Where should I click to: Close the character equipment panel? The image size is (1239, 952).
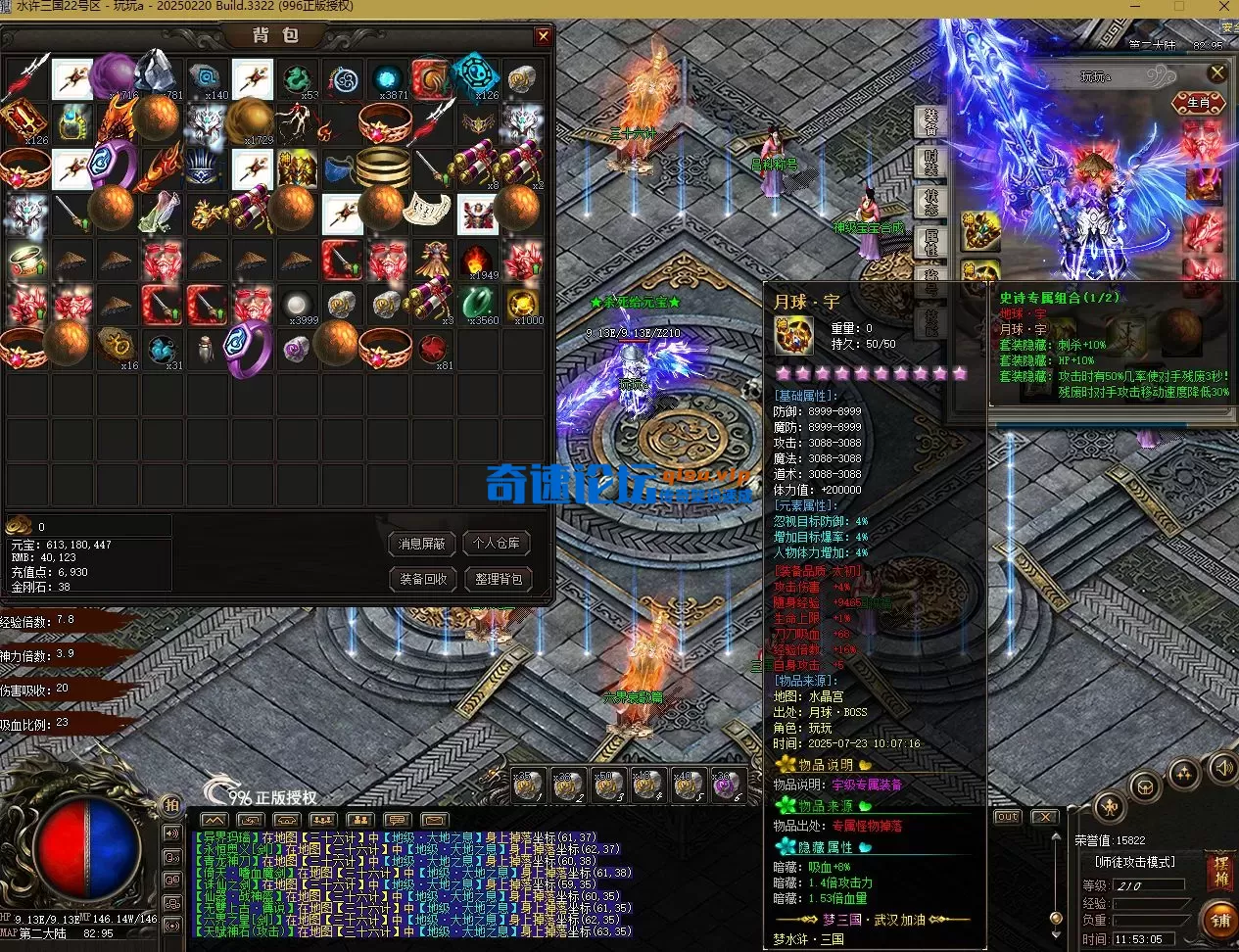tap(1217, 73)
